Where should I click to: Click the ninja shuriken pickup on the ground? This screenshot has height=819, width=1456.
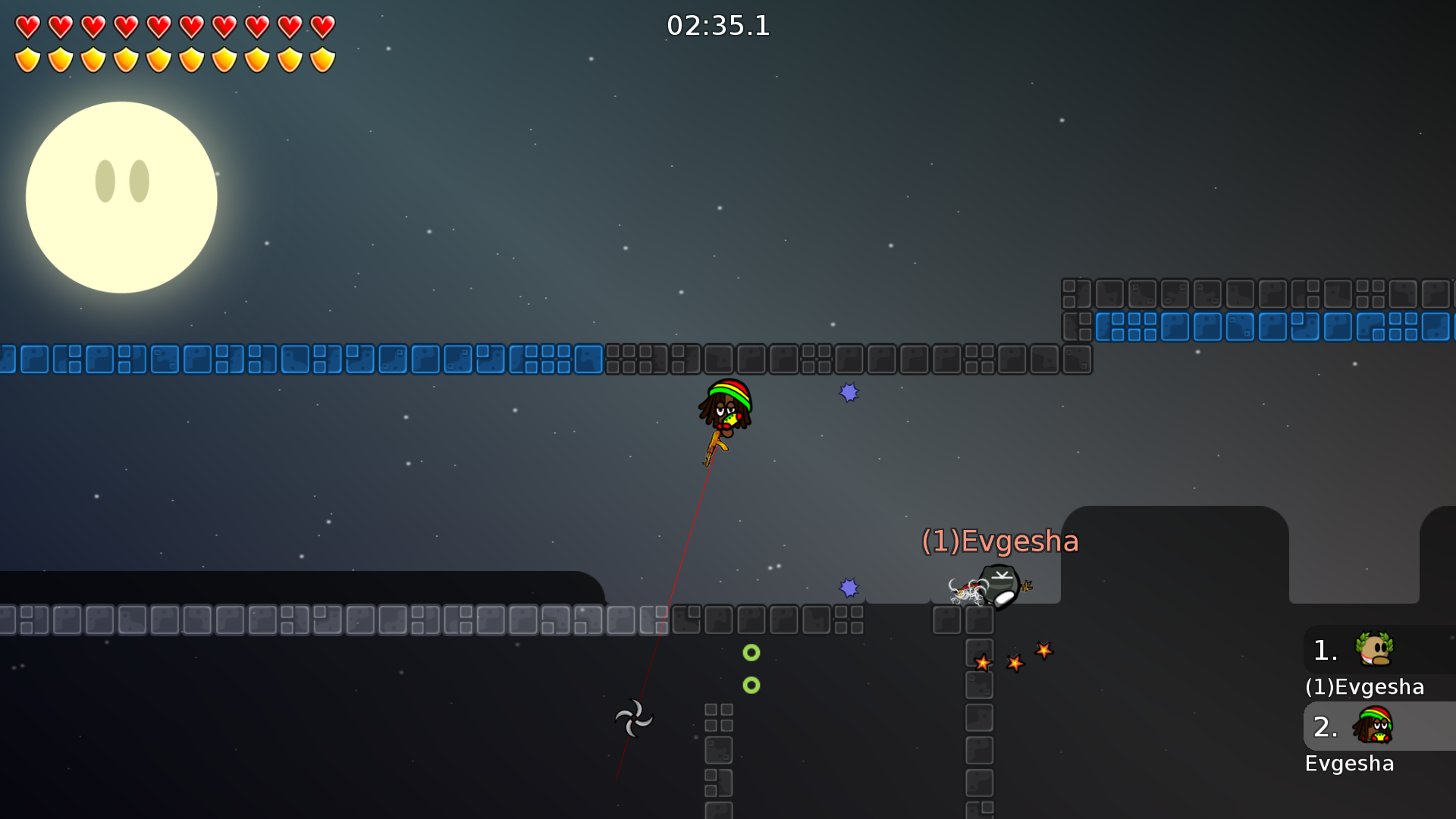coord(634,717)
